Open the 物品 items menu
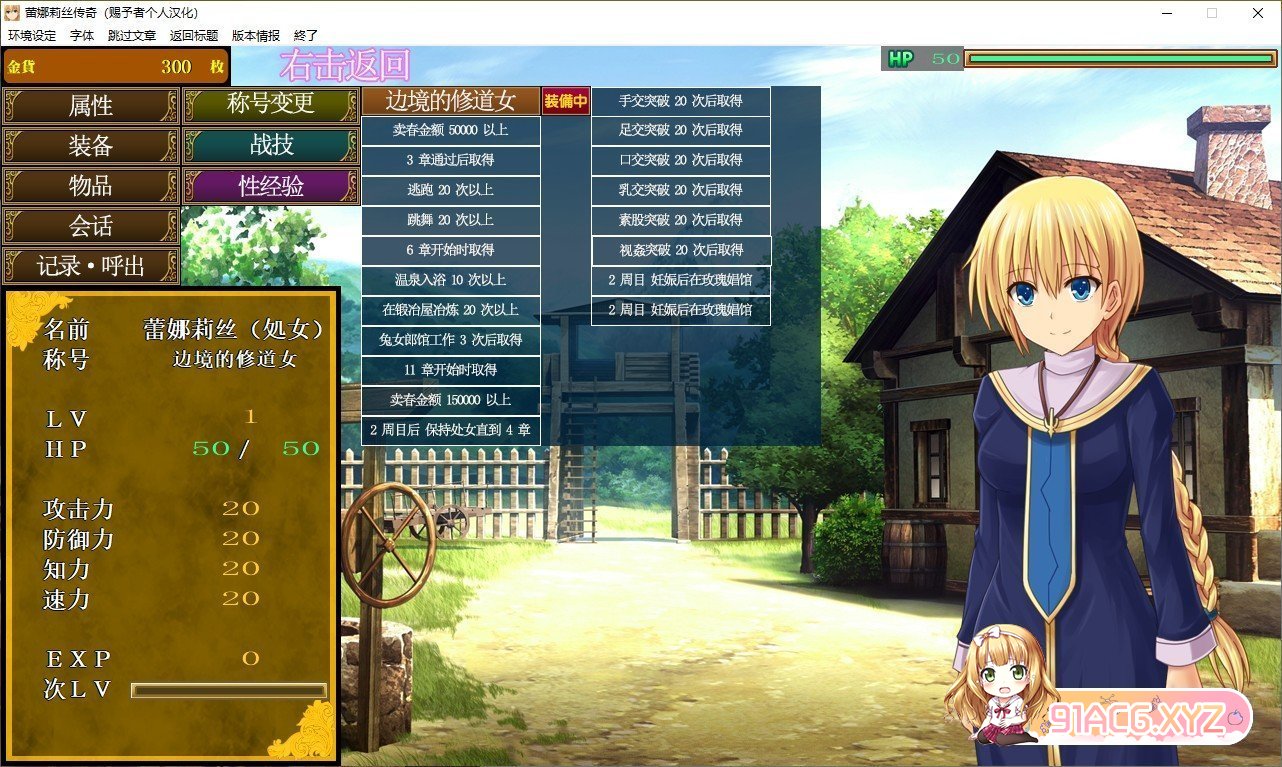 (x=90, y=186)
